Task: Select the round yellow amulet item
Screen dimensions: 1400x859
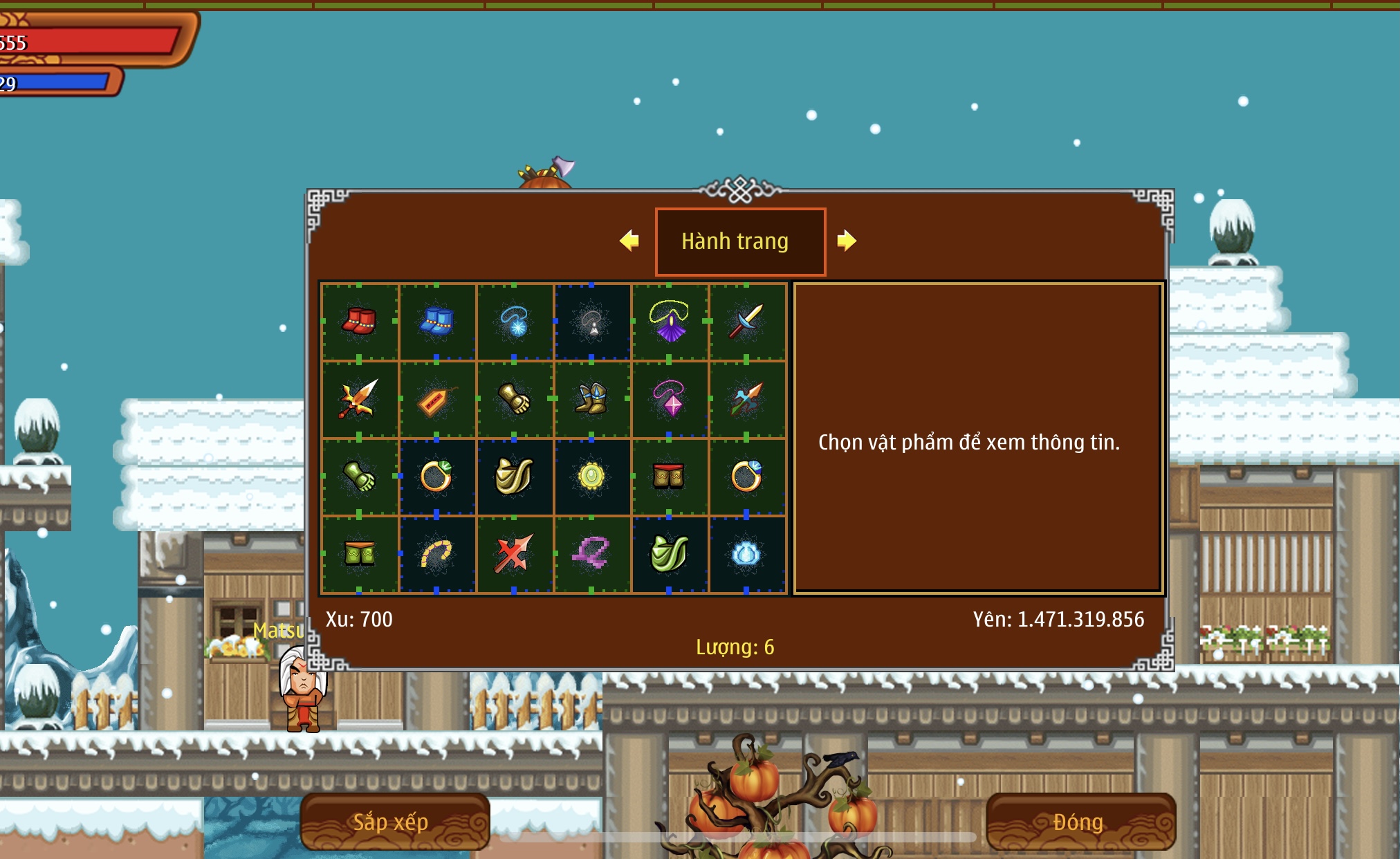Action: click(x=591, y=477)
